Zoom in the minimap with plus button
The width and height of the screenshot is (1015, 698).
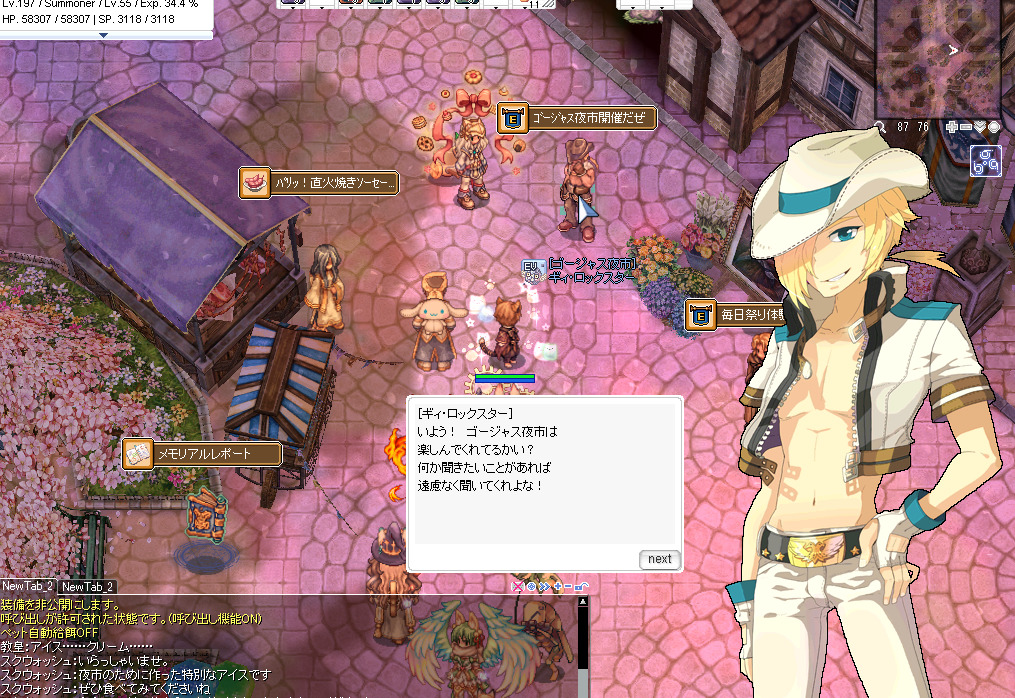coord(951,127)
